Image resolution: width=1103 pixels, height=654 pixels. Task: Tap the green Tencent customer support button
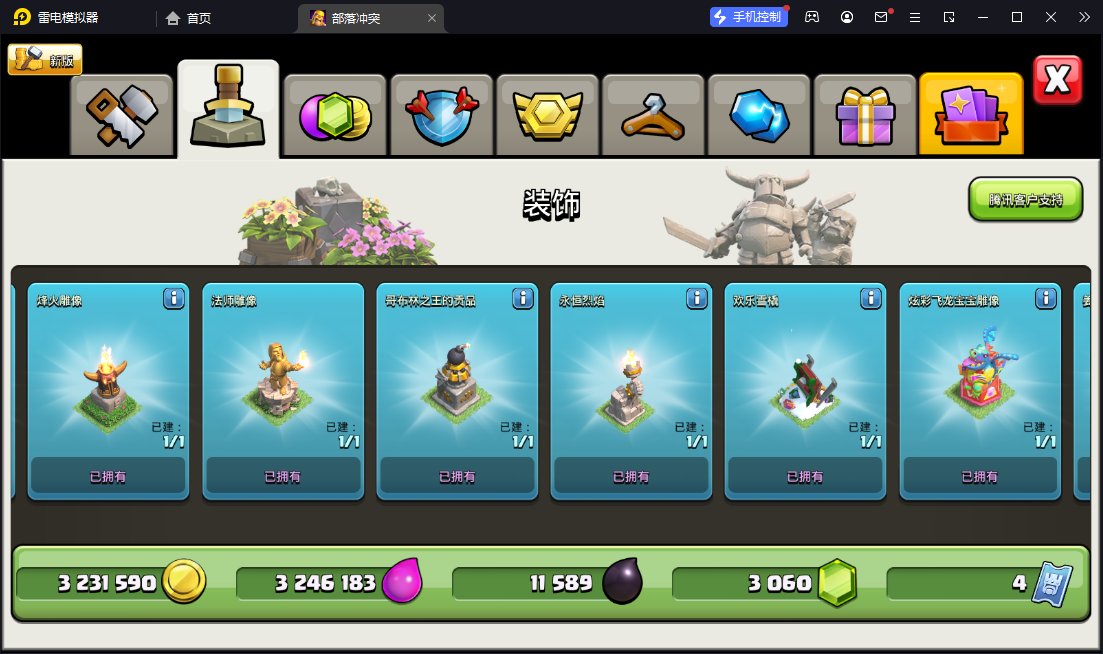point(1025,199)
